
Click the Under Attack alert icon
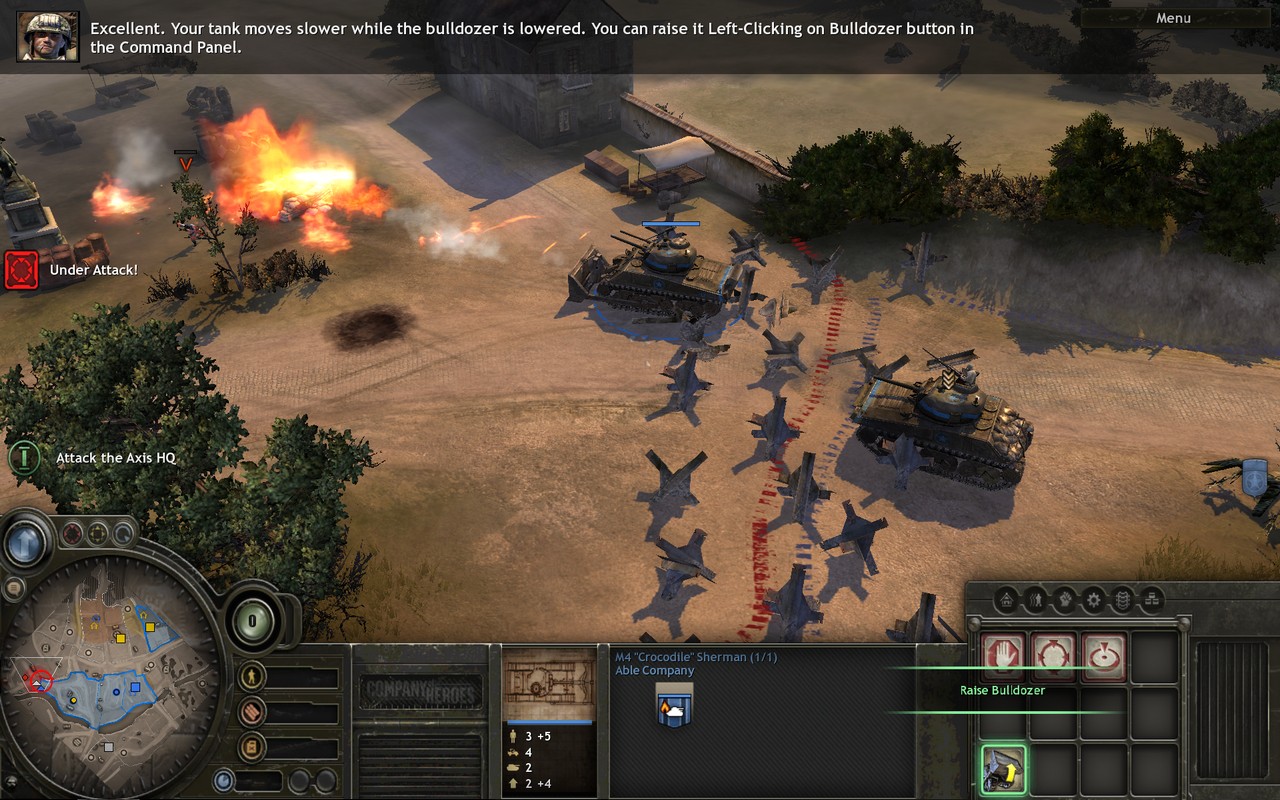(21, 270)
